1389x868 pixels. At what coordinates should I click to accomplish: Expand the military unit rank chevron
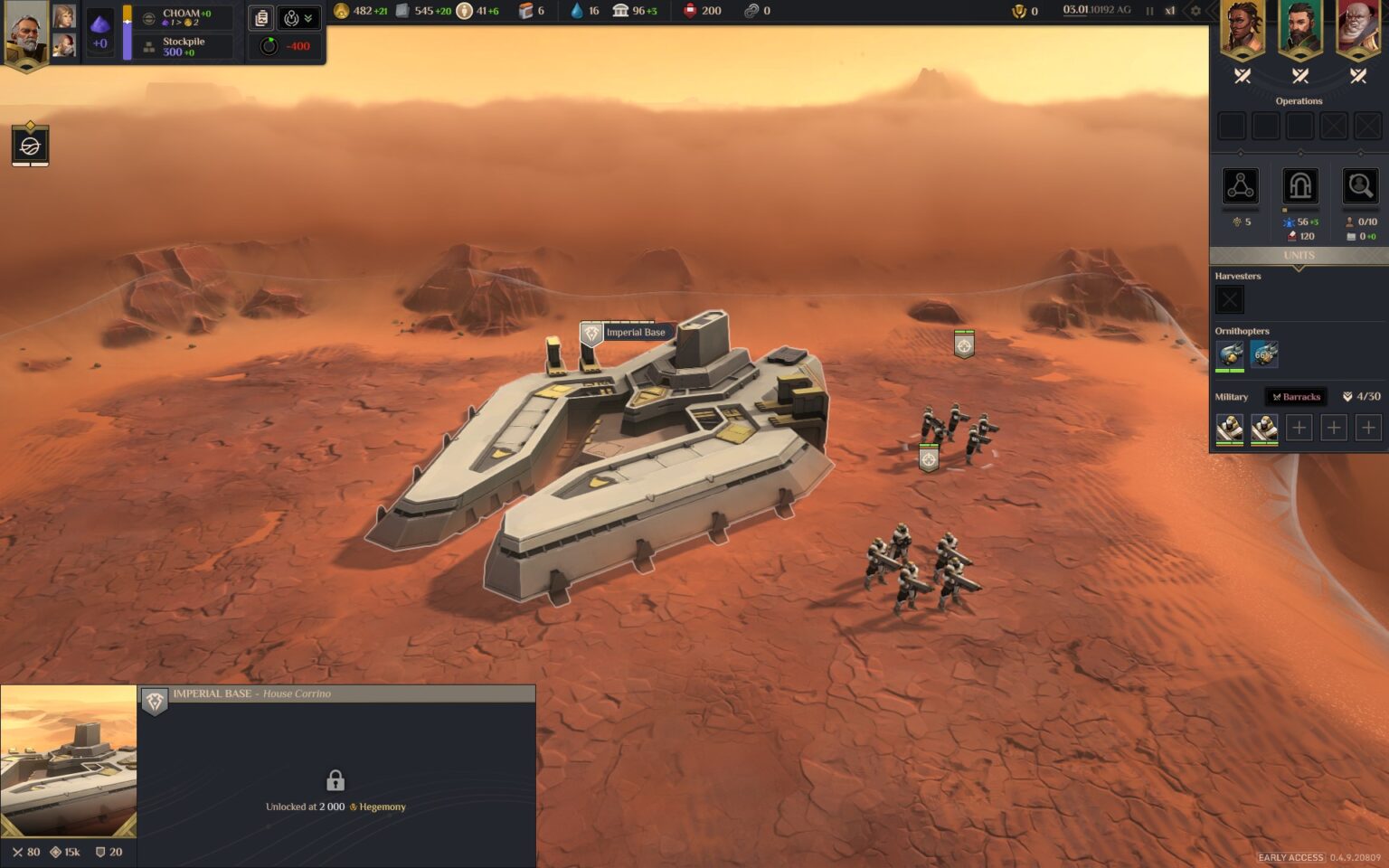tap(1346, 395)
